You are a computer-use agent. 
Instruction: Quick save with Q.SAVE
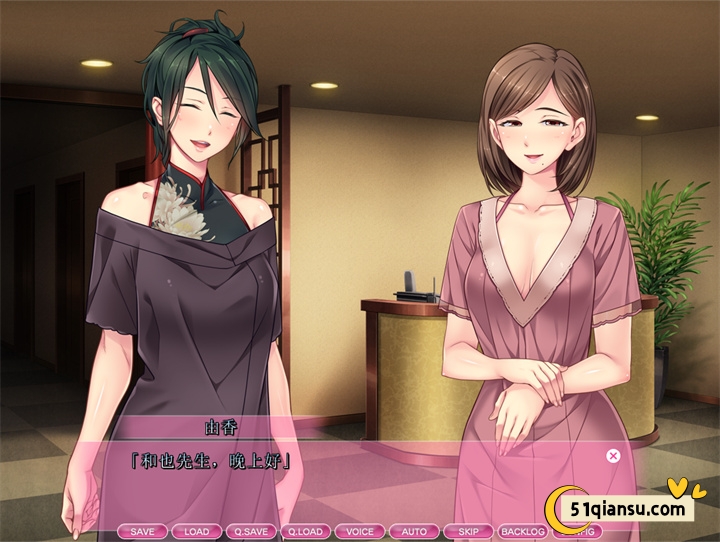251,531
